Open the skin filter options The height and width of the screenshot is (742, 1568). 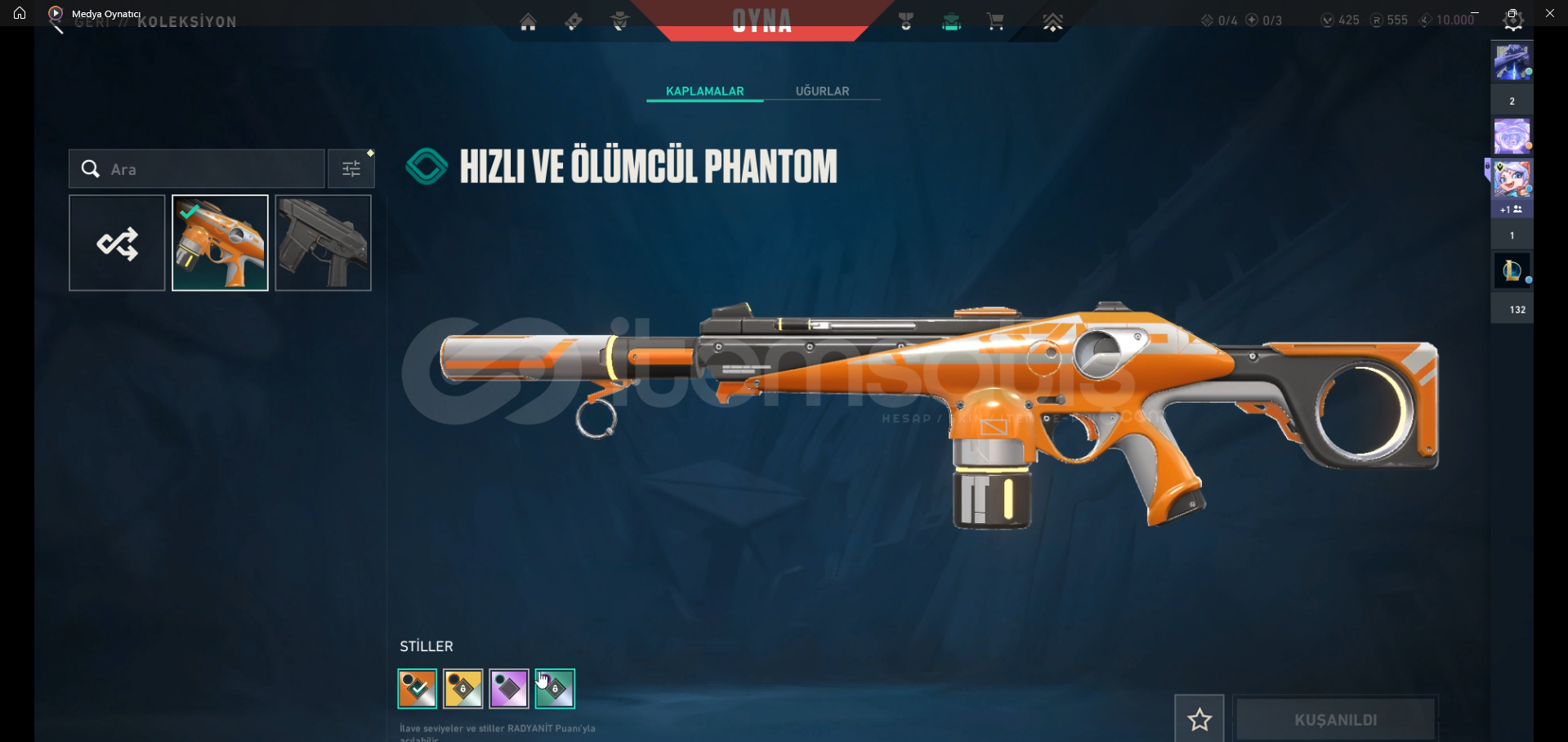pos(351,169)
